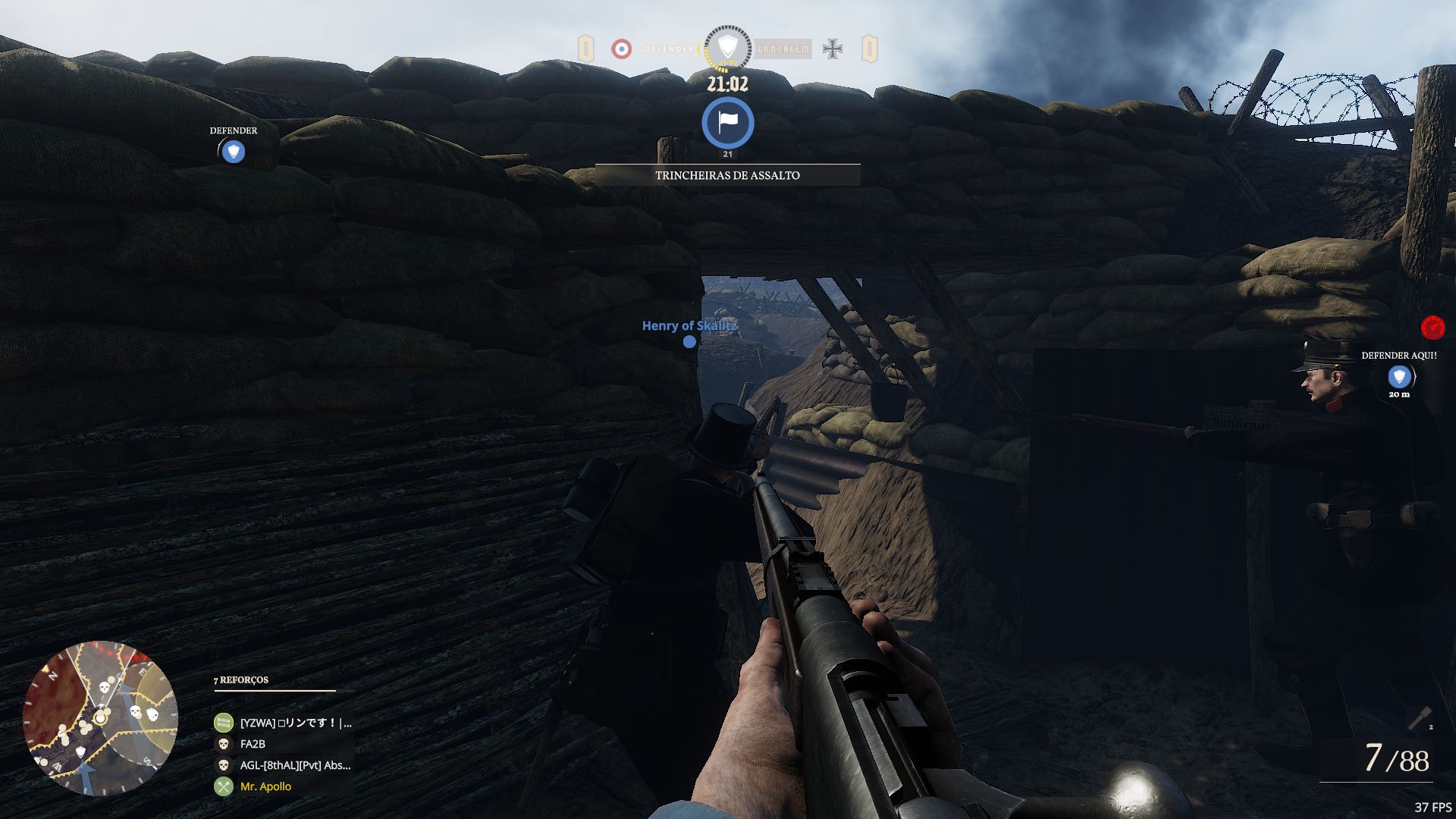This screenshot has height=819, width=1456.
Task: Toggle the skull icon beside AGL-[8thAL] entry
Action: point(223,765)
